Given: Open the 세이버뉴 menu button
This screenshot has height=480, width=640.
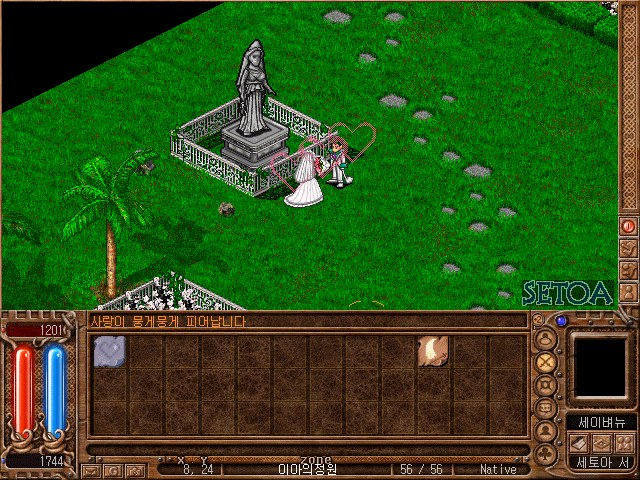Looking at the screenshot, I should tap(601, 422).
